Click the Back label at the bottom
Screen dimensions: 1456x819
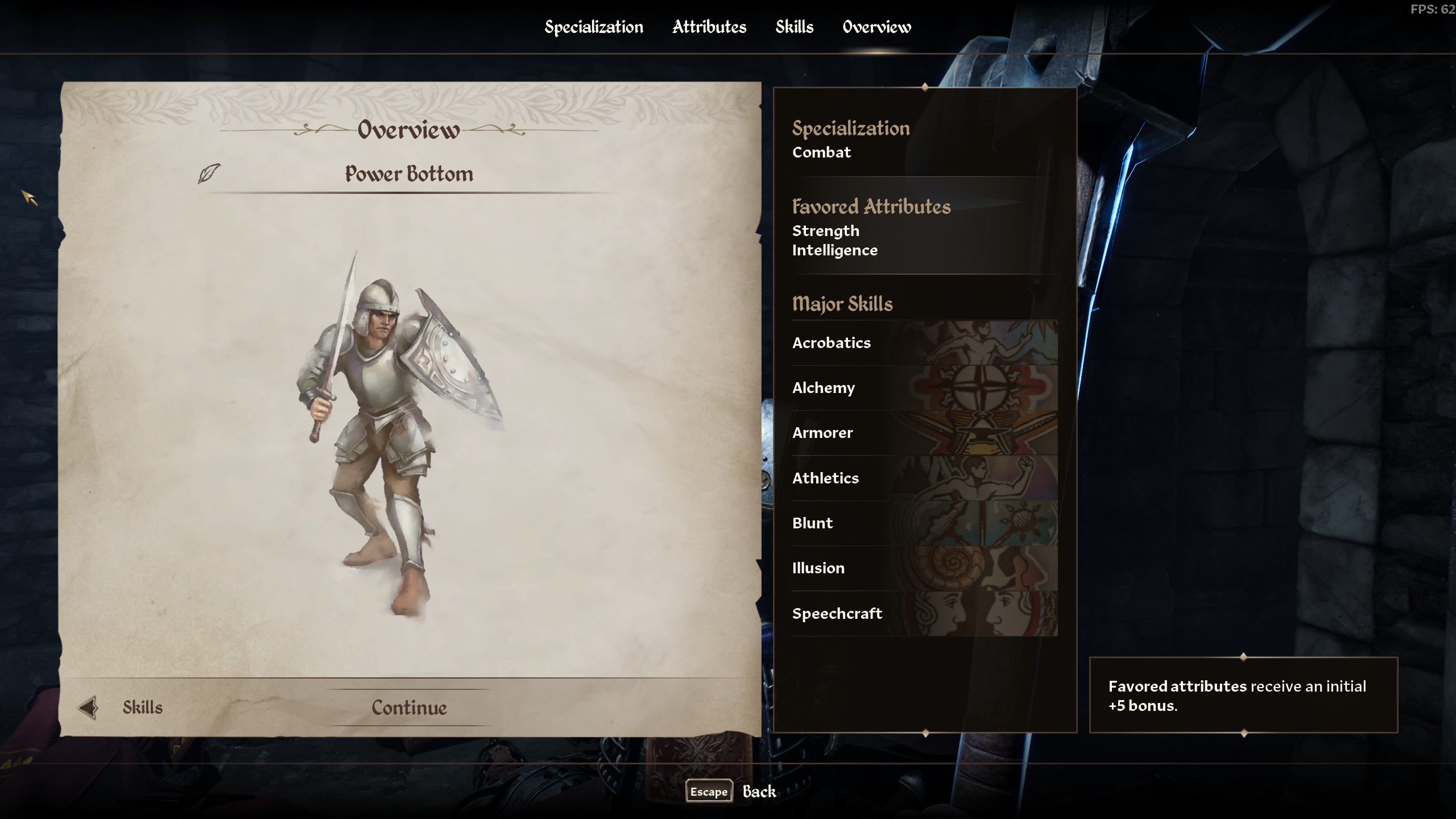click(x=759, y=792)
